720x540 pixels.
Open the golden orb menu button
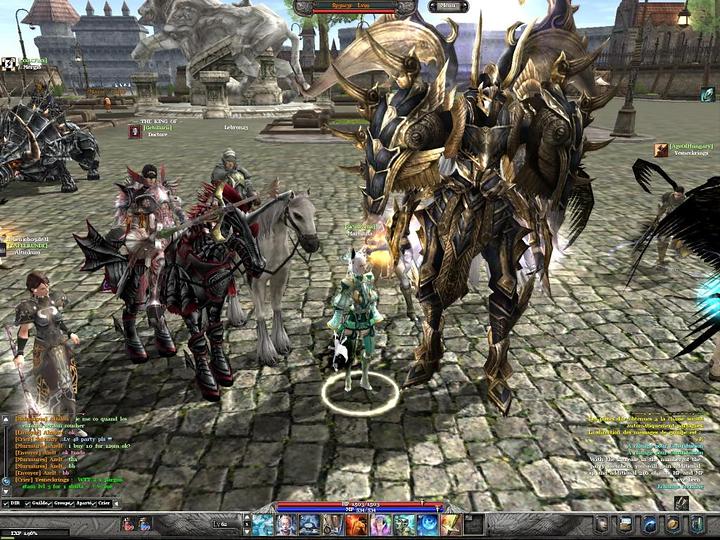673,524
